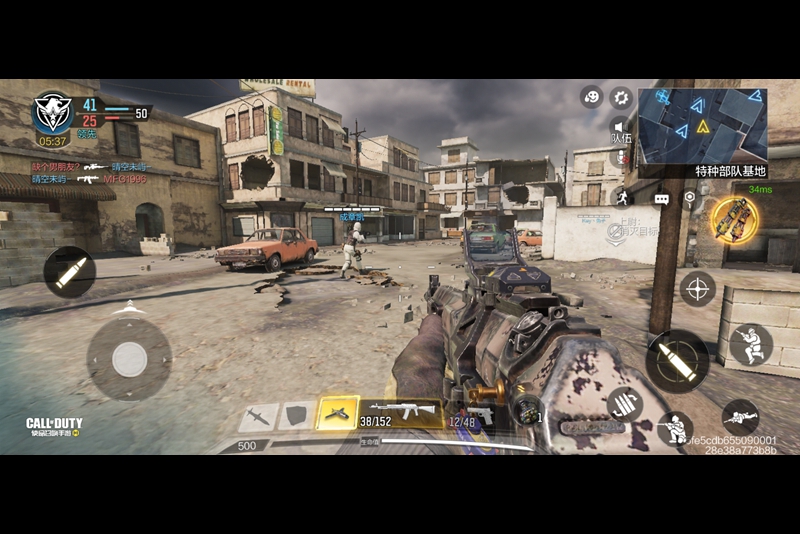Toggle the auto-sprint running man icon

pyautogui.click(x=620, y=197)
